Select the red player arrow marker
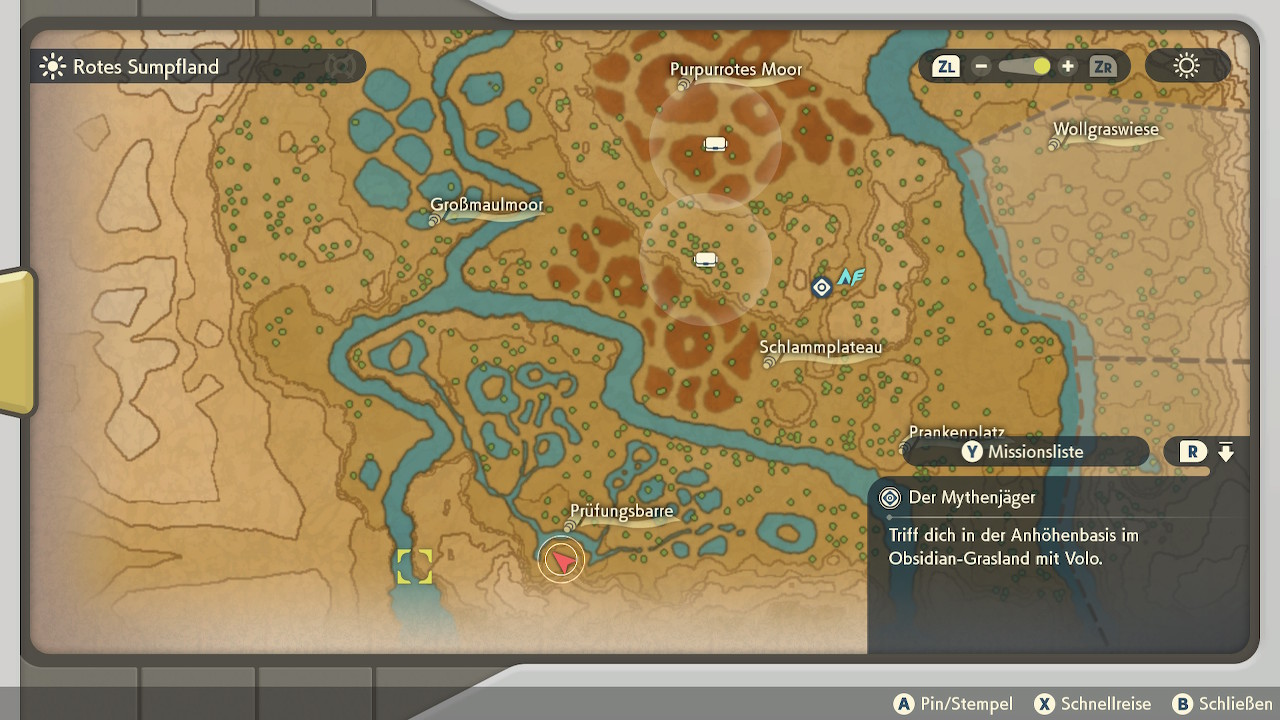 561,560
